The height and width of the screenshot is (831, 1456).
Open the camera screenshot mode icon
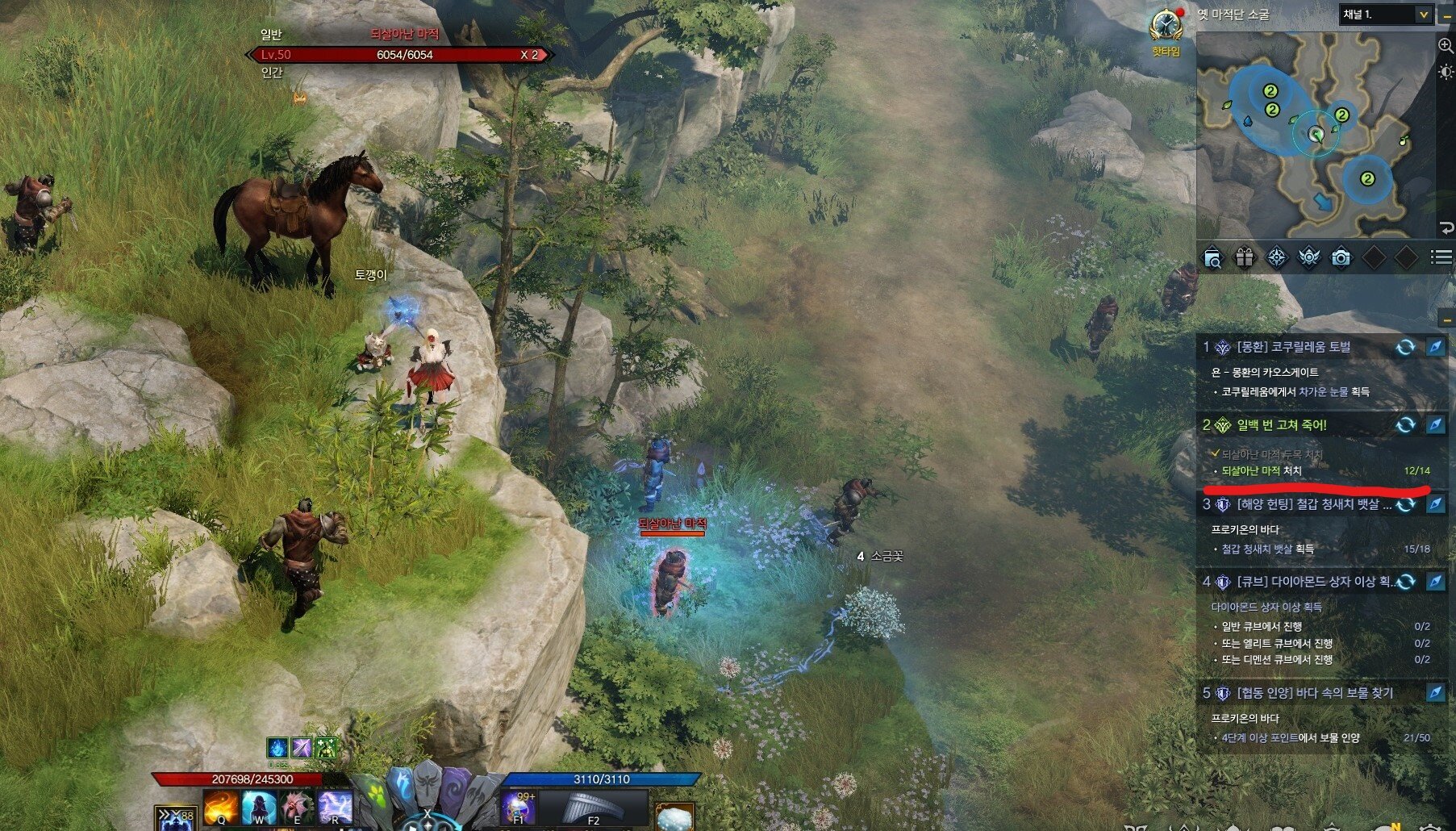(x=1341, y=258)
